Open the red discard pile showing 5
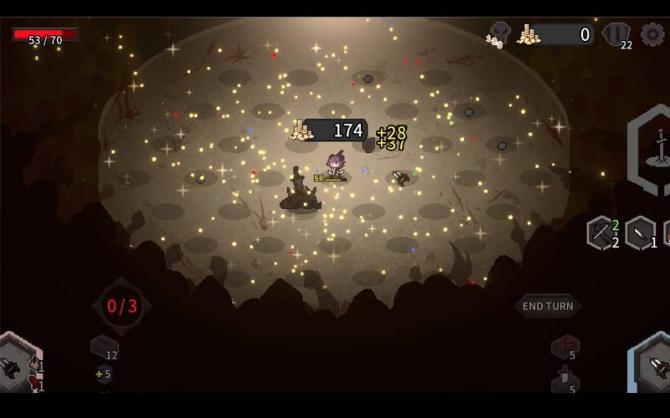670x418 pixels. (565, 346)
